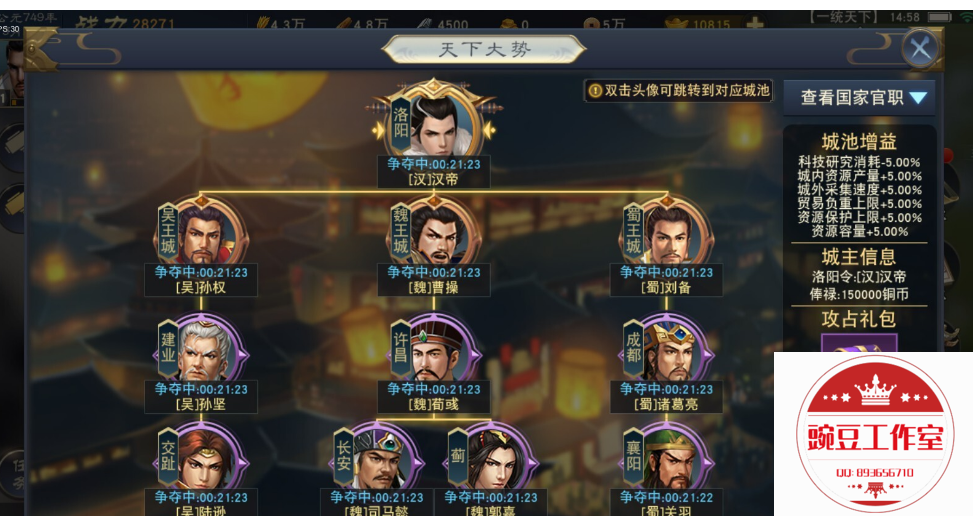
Task: Open the 攻占礼包 purple gift box
Action: 859,343
